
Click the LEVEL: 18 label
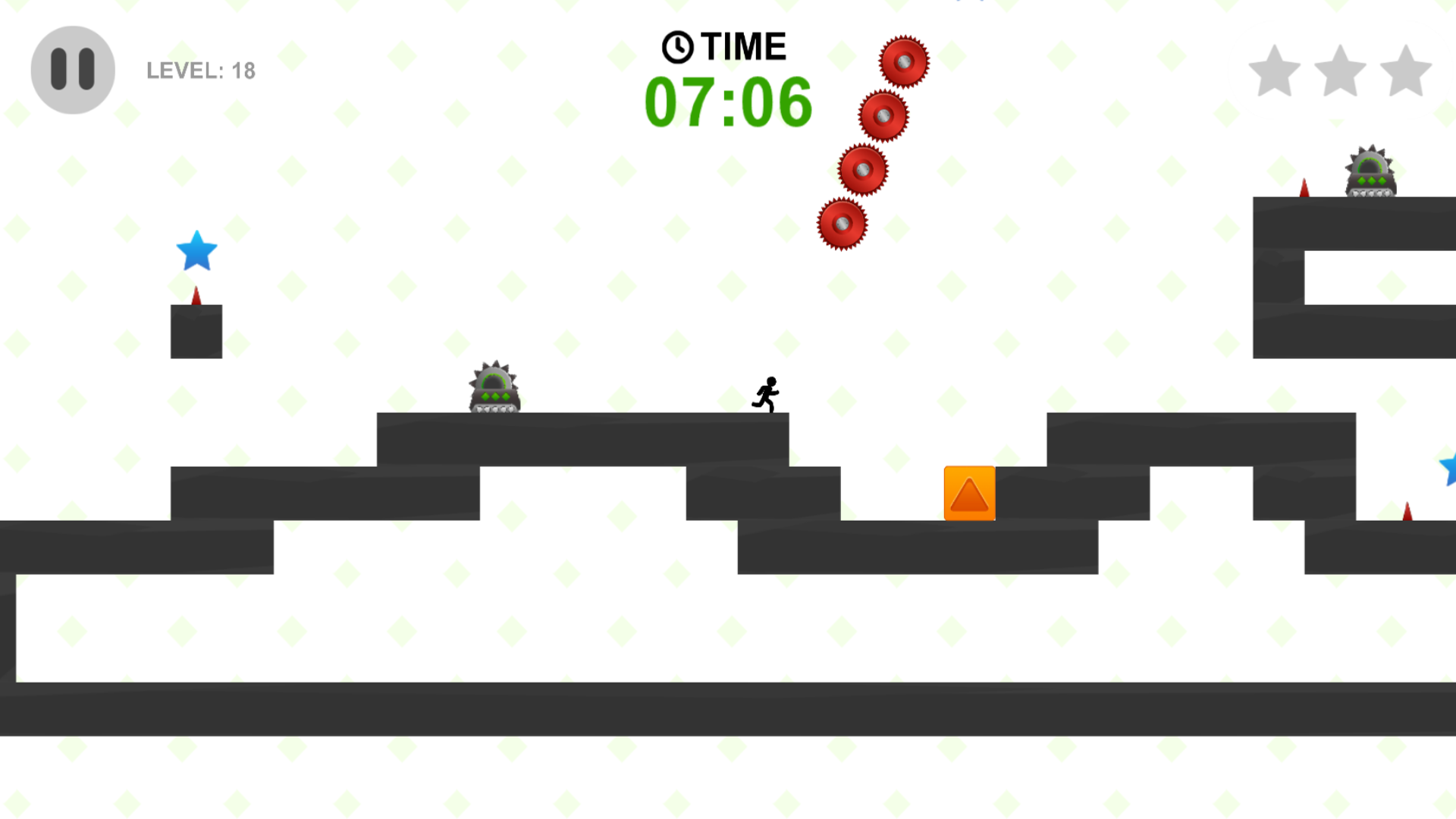coord(200,71)
